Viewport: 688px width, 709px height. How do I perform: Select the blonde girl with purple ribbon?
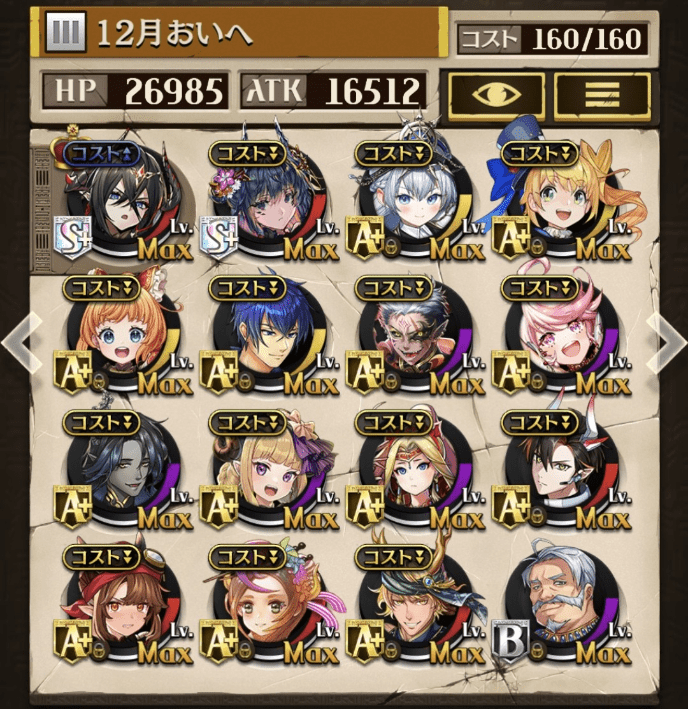click(x=263, y=470)
